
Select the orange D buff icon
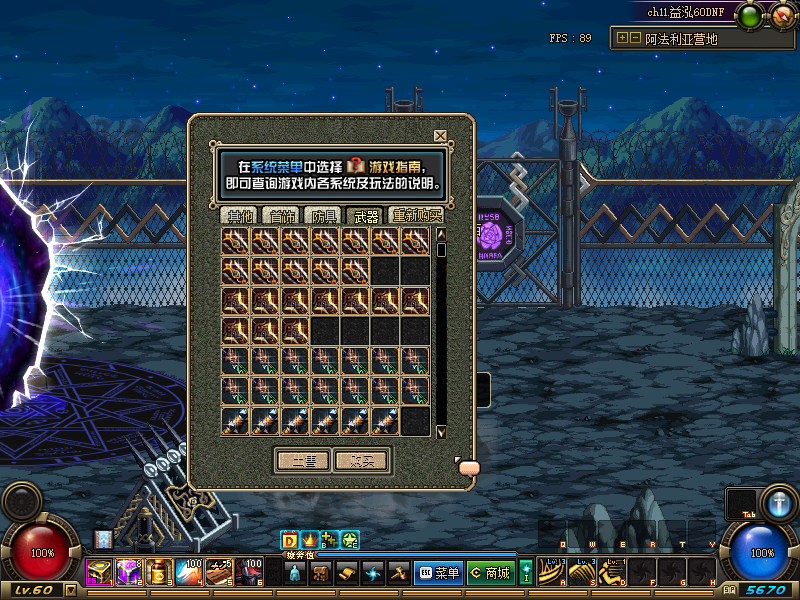tap(290, 540)
